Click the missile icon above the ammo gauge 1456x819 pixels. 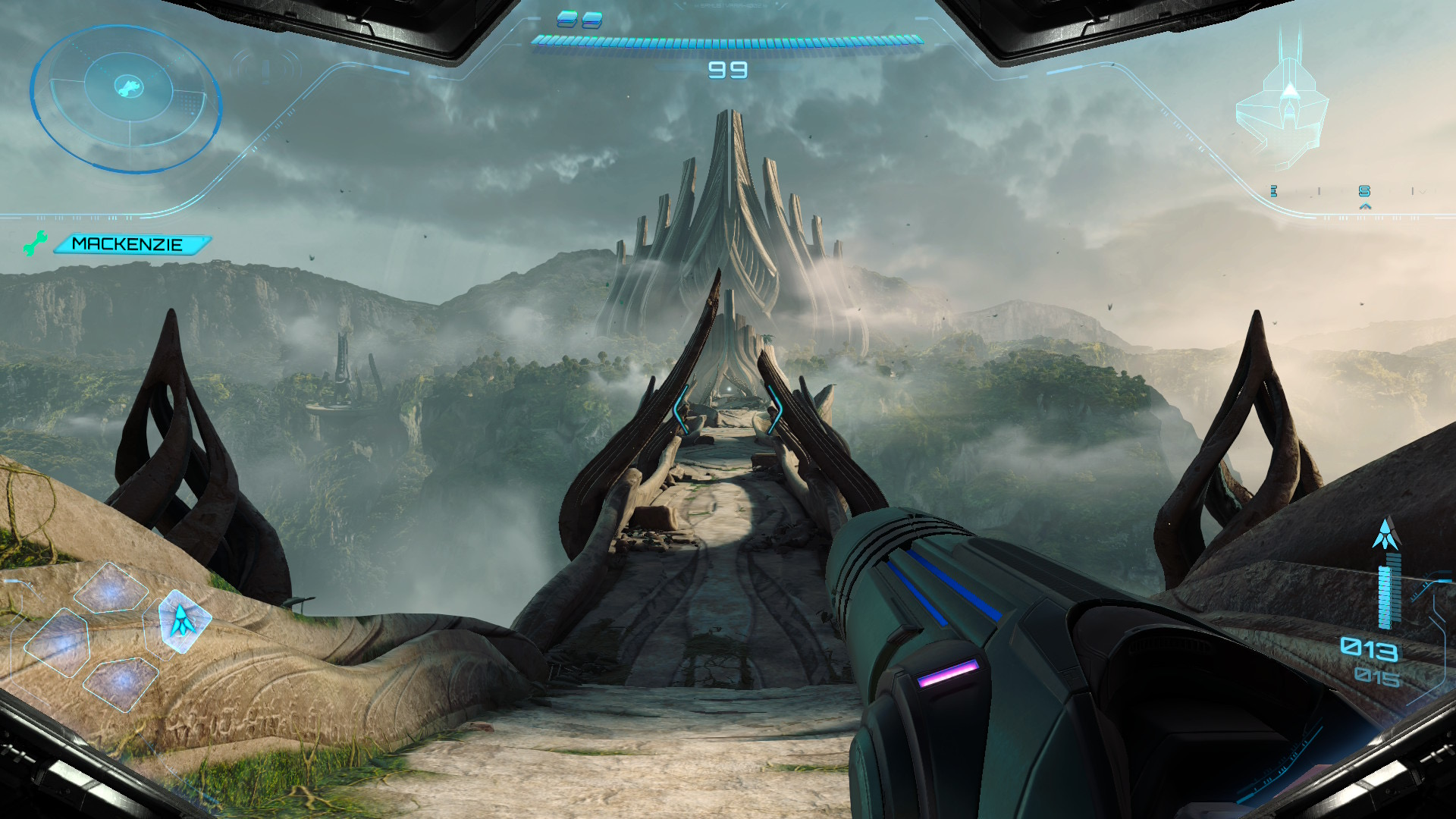coord(1386,535)
